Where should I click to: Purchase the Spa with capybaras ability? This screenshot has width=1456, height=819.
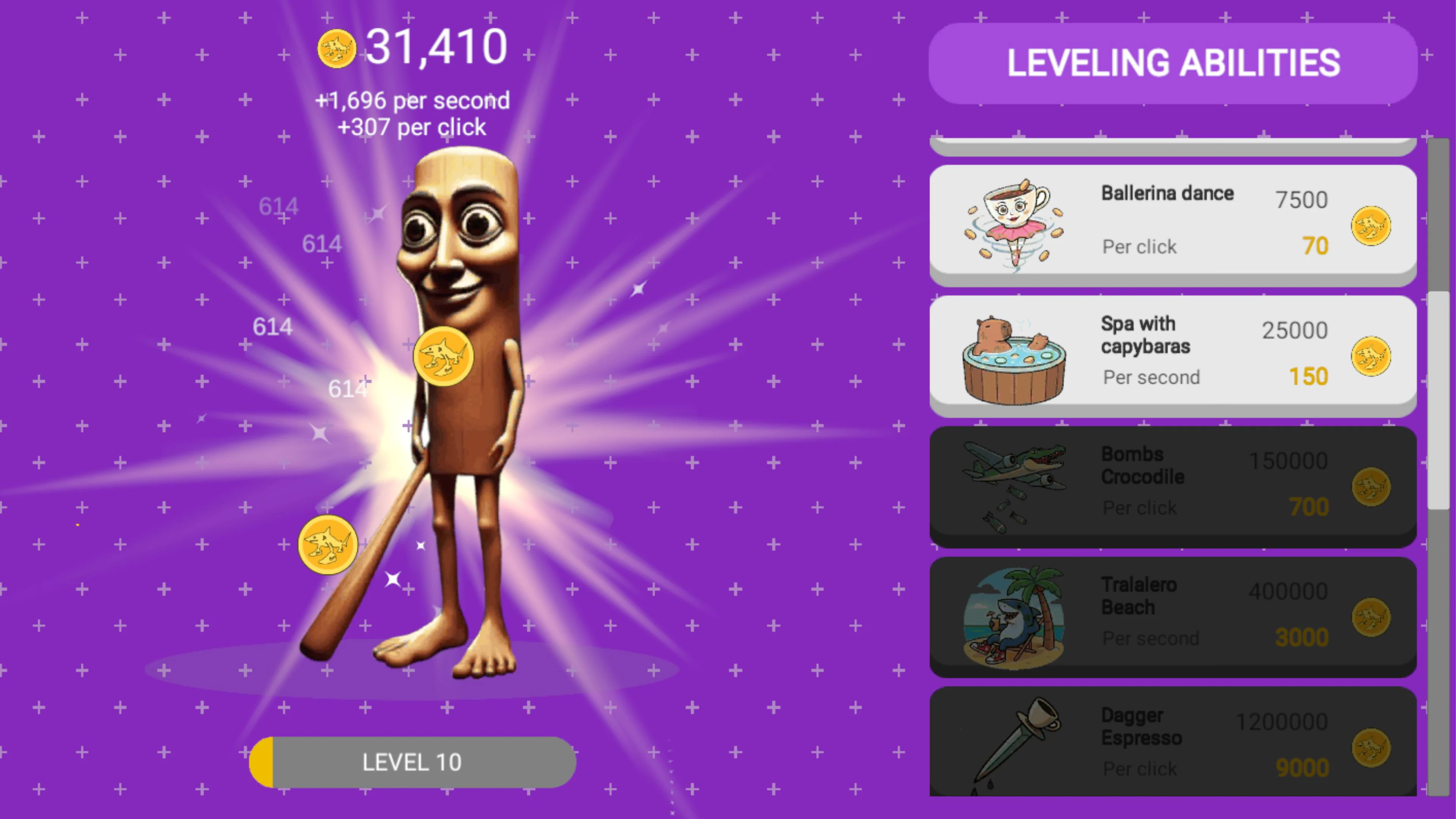(x=1172, y=355)
